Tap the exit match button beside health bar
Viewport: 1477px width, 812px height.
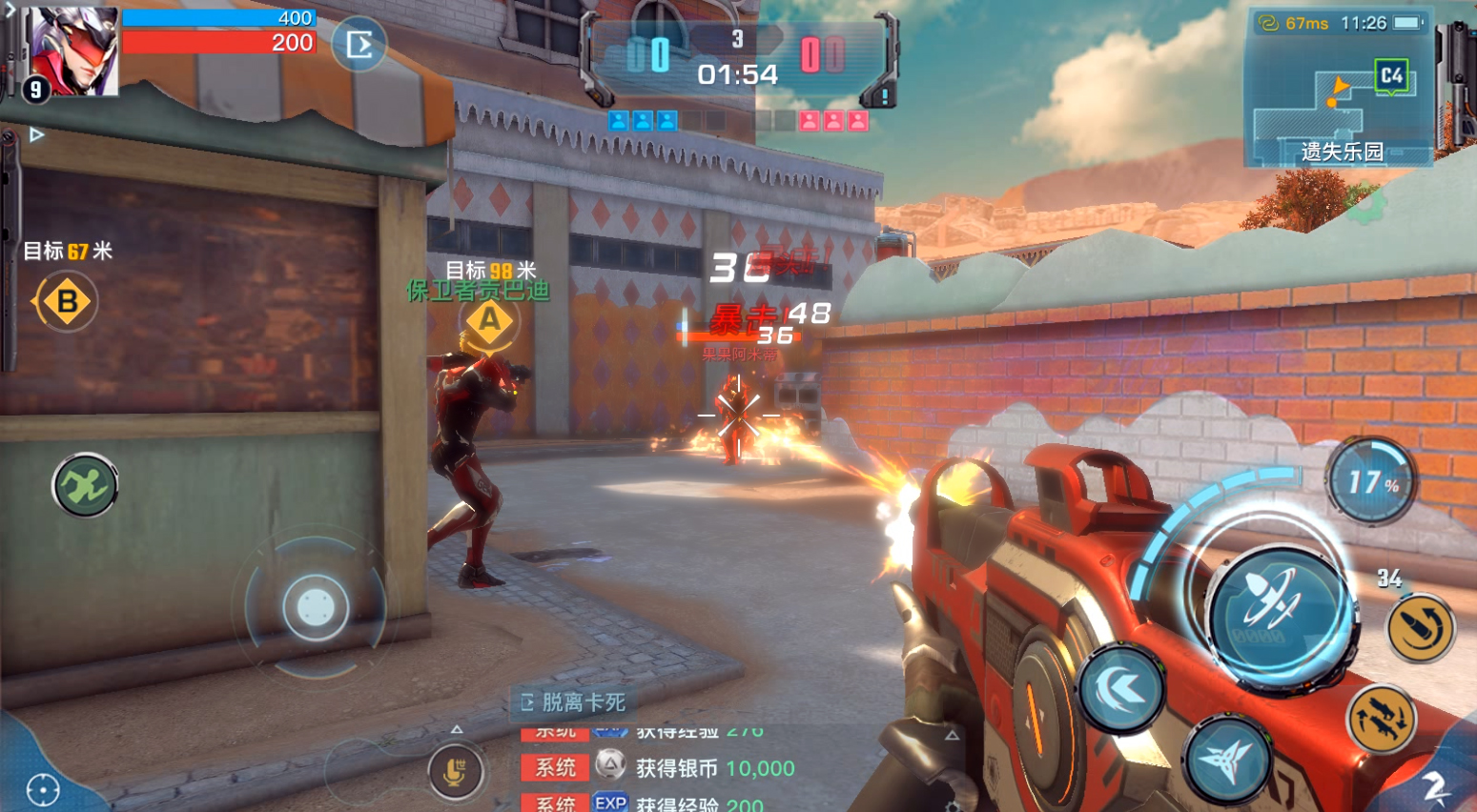click(x=359, y=45)
